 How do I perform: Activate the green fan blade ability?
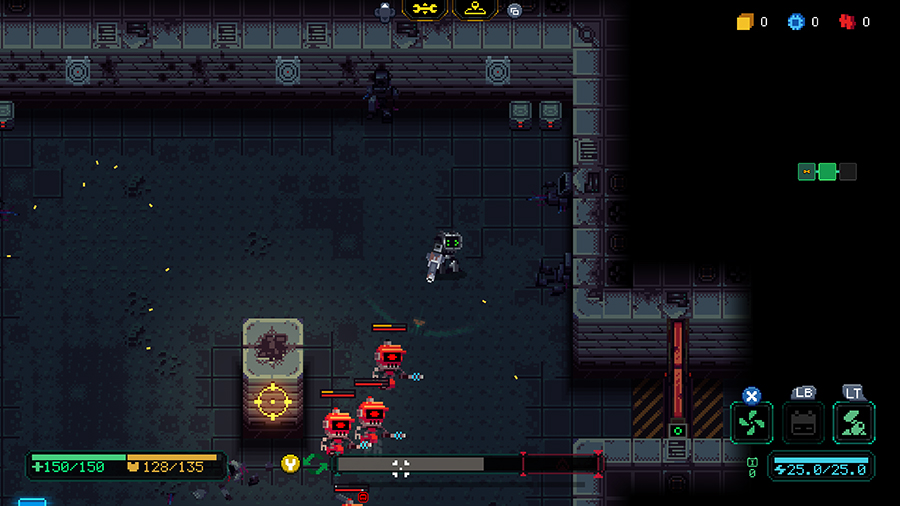tap(751, 422)
